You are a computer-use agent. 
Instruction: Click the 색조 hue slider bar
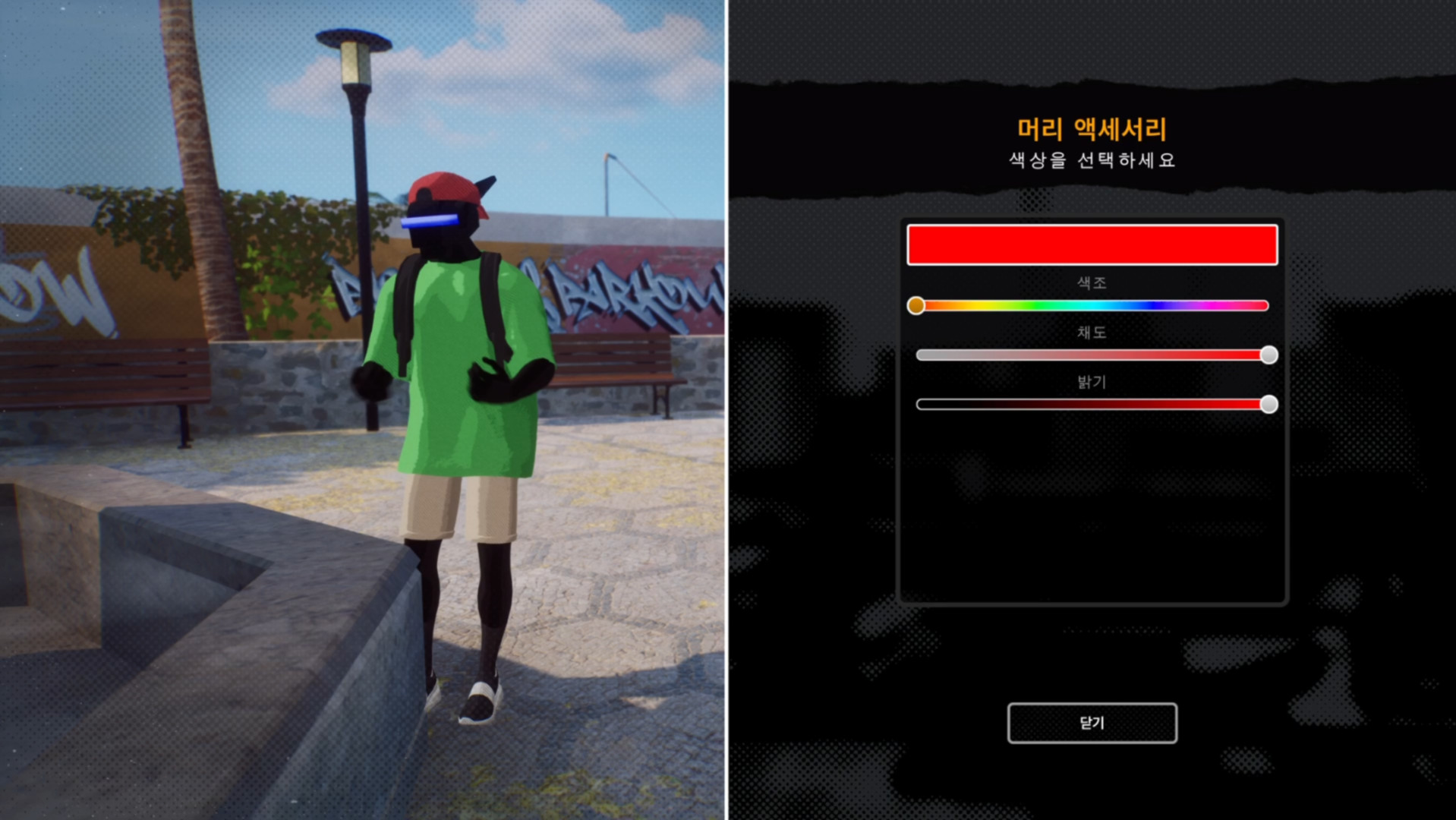coord(1092,305)
